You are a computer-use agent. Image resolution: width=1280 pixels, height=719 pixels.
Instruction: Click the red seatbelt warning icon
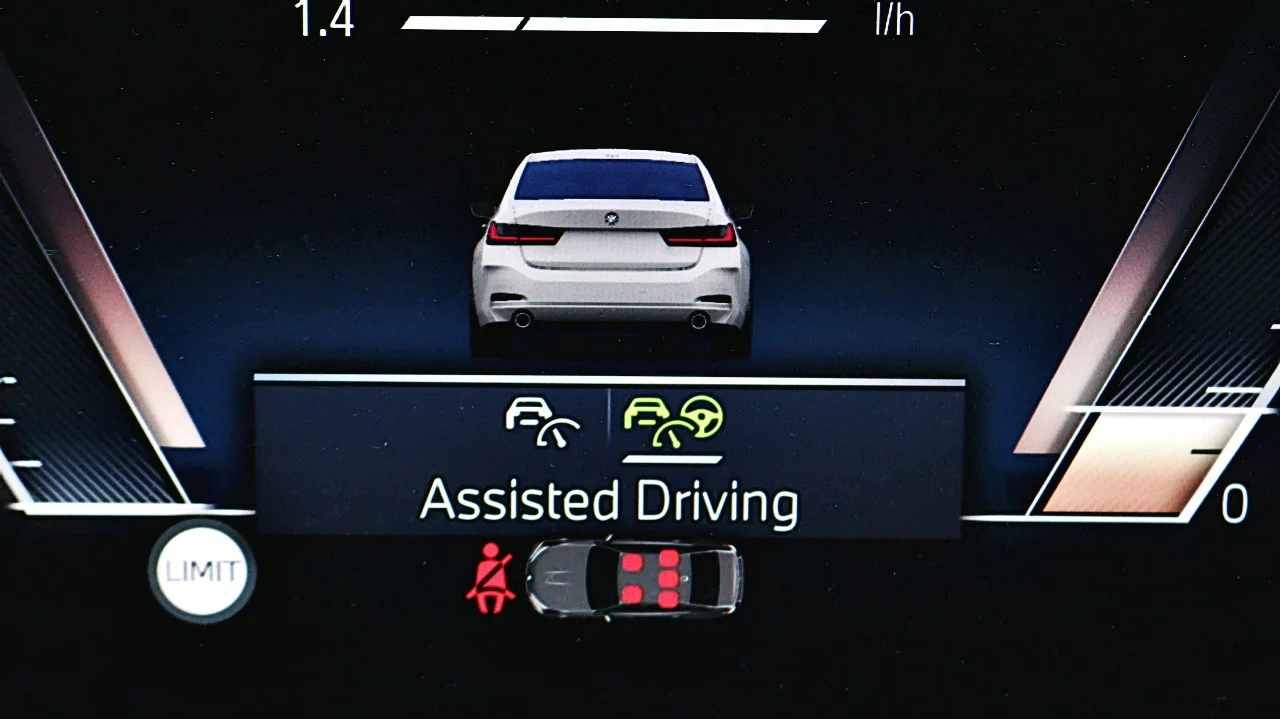[491, 578]
